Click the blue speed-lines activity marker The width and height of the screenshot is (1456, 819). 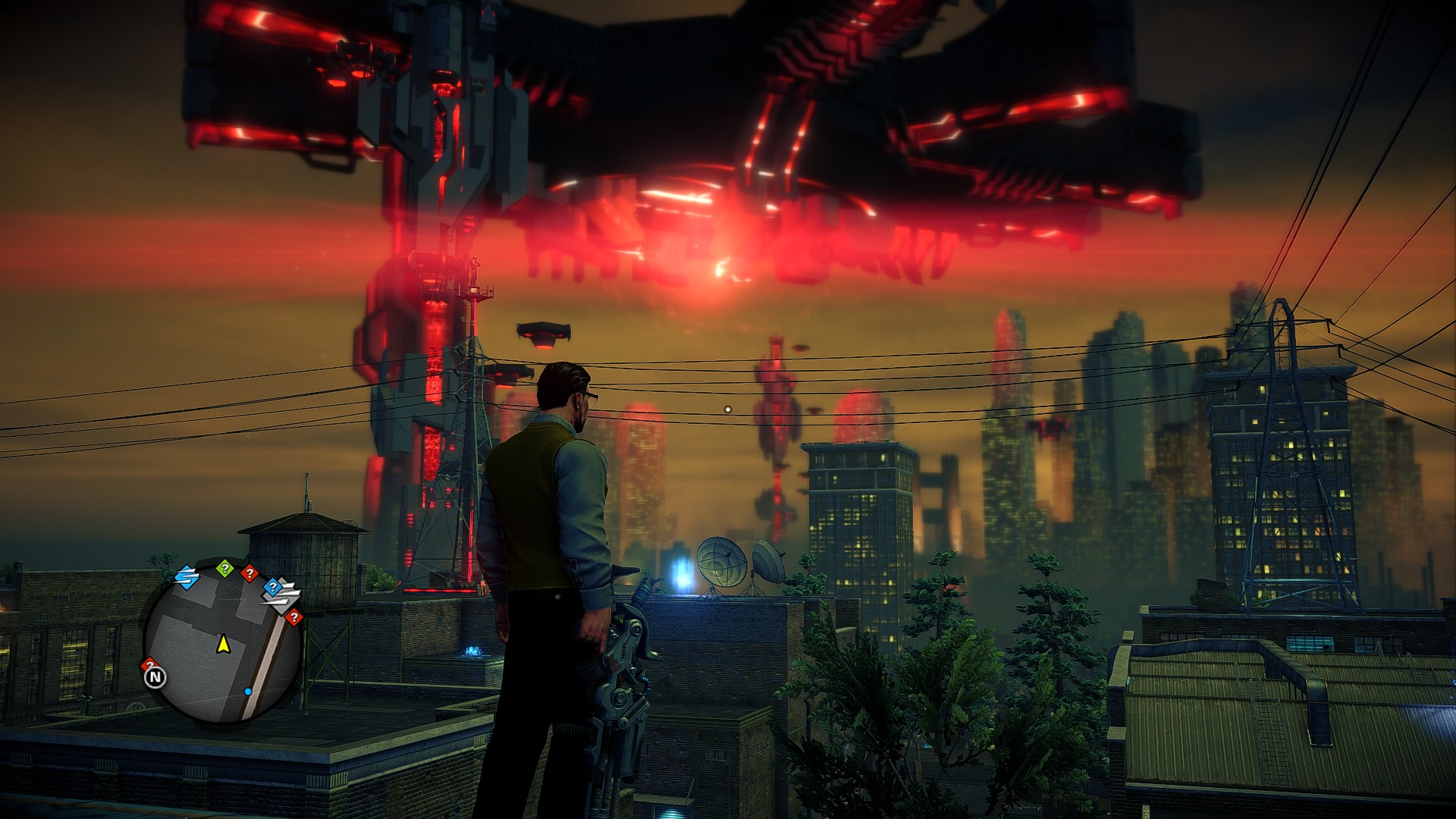point(186,578)
